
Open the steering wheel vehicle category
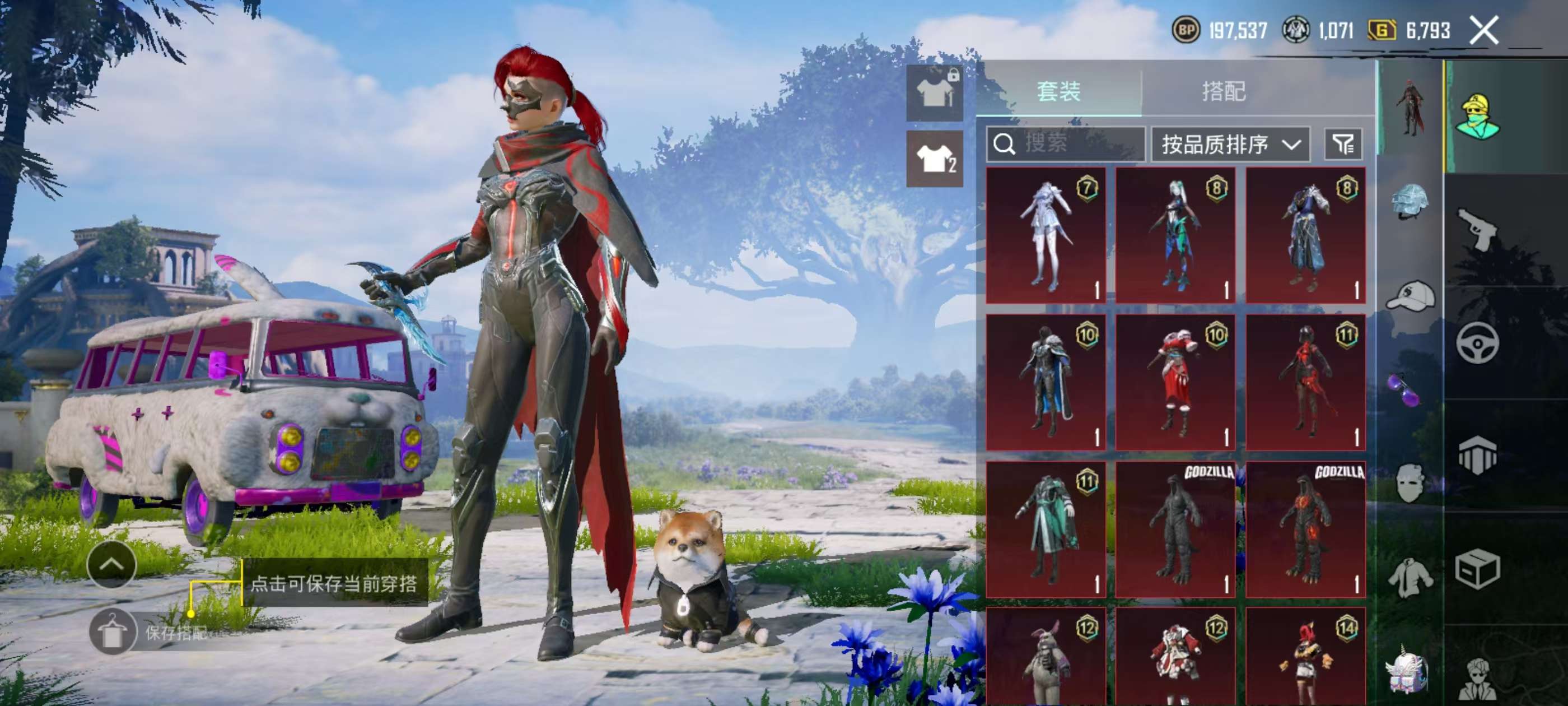coord(1478,343)
